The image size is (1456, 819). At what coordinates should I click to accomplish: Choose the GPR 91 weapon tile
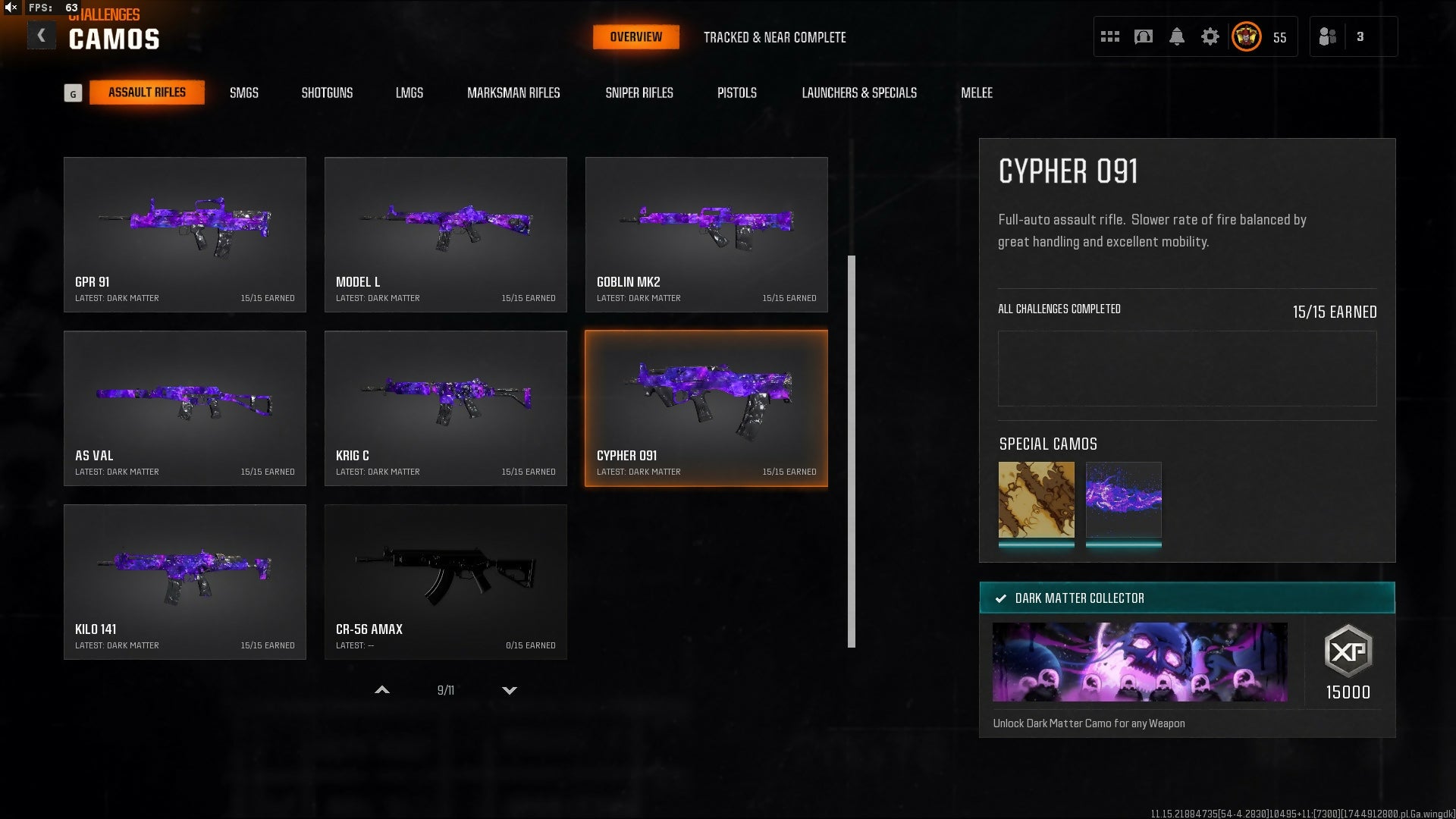coord(185,234)
